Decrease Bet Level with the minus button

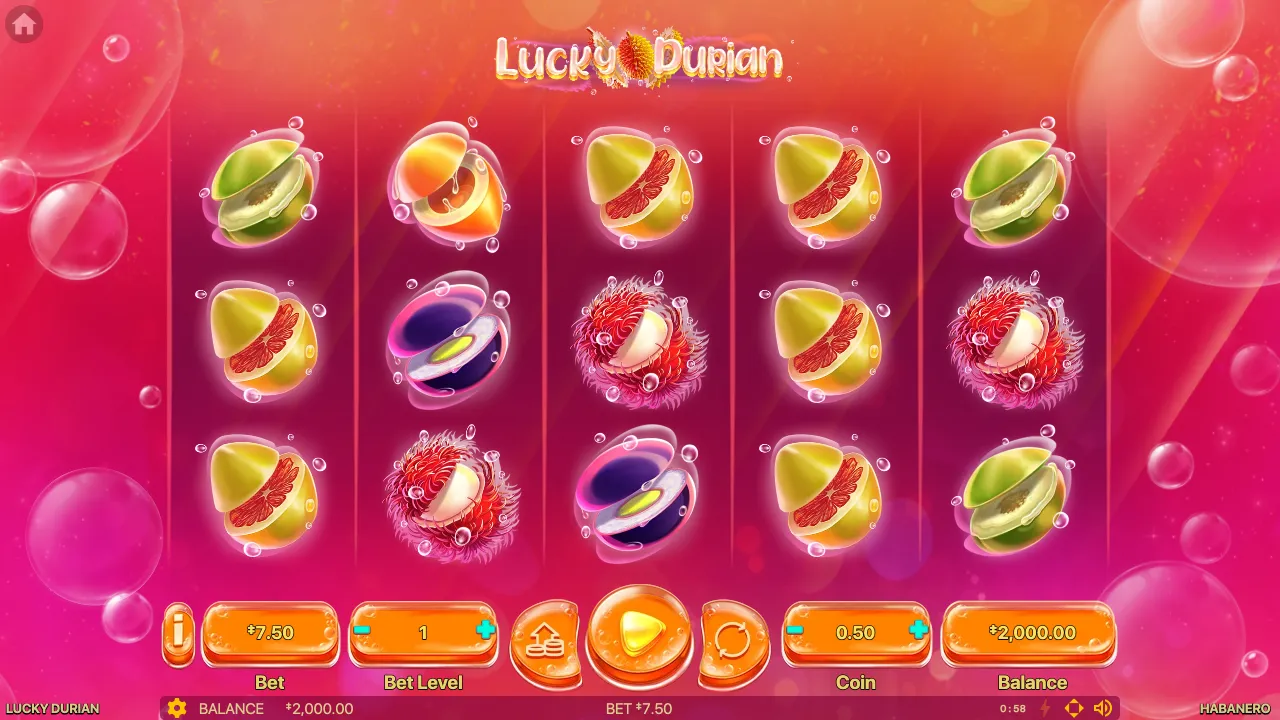(x=362, y=632)
